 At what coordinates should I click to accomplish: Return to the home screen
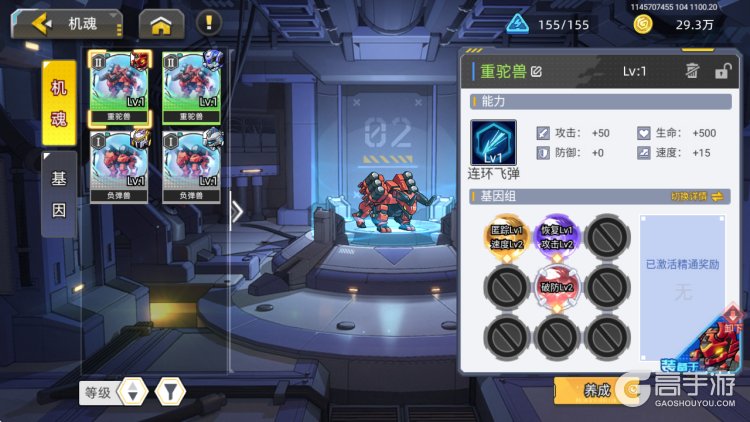[161, 23]
